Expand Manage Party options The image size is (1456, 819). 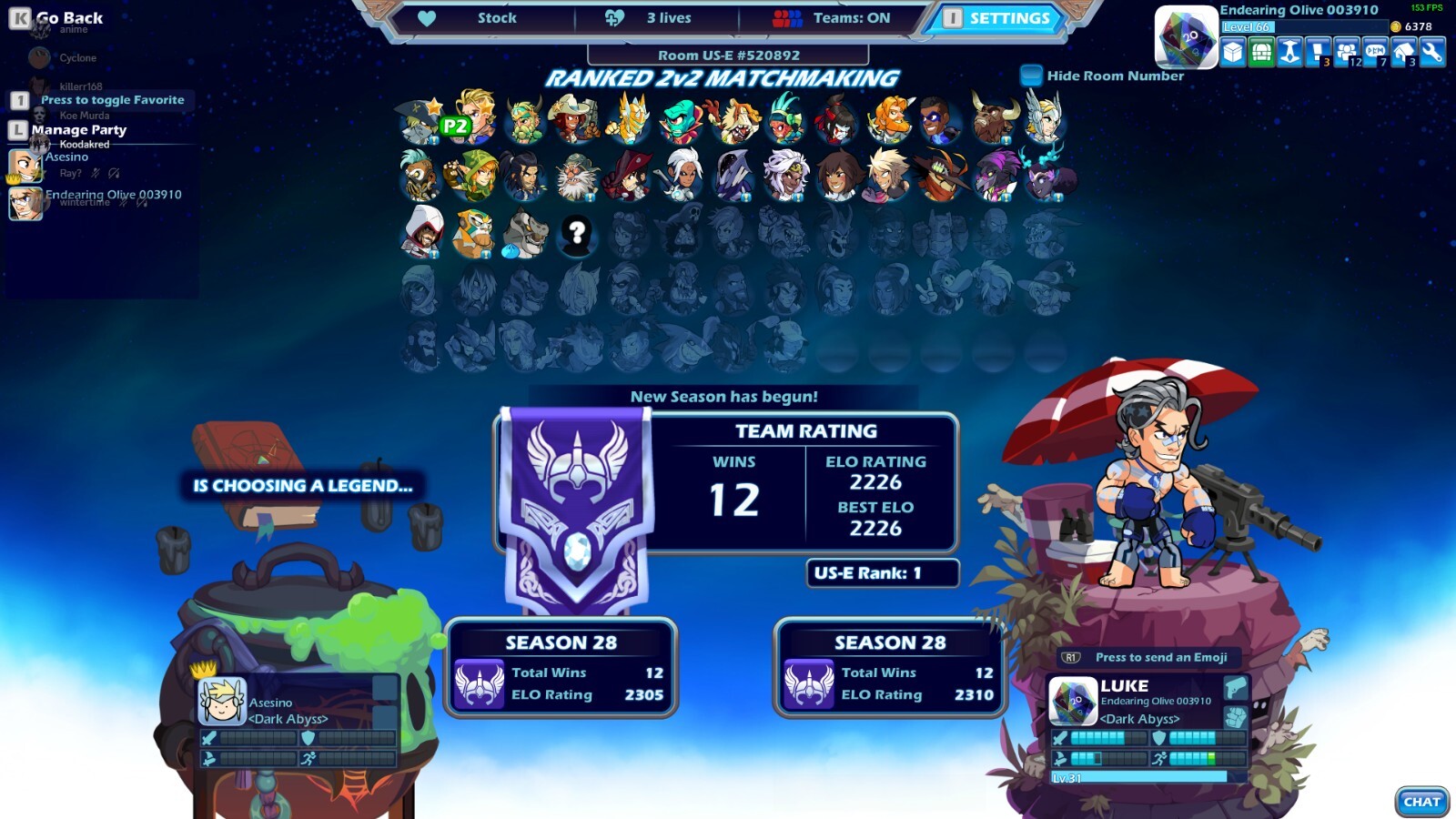point(79,129)
